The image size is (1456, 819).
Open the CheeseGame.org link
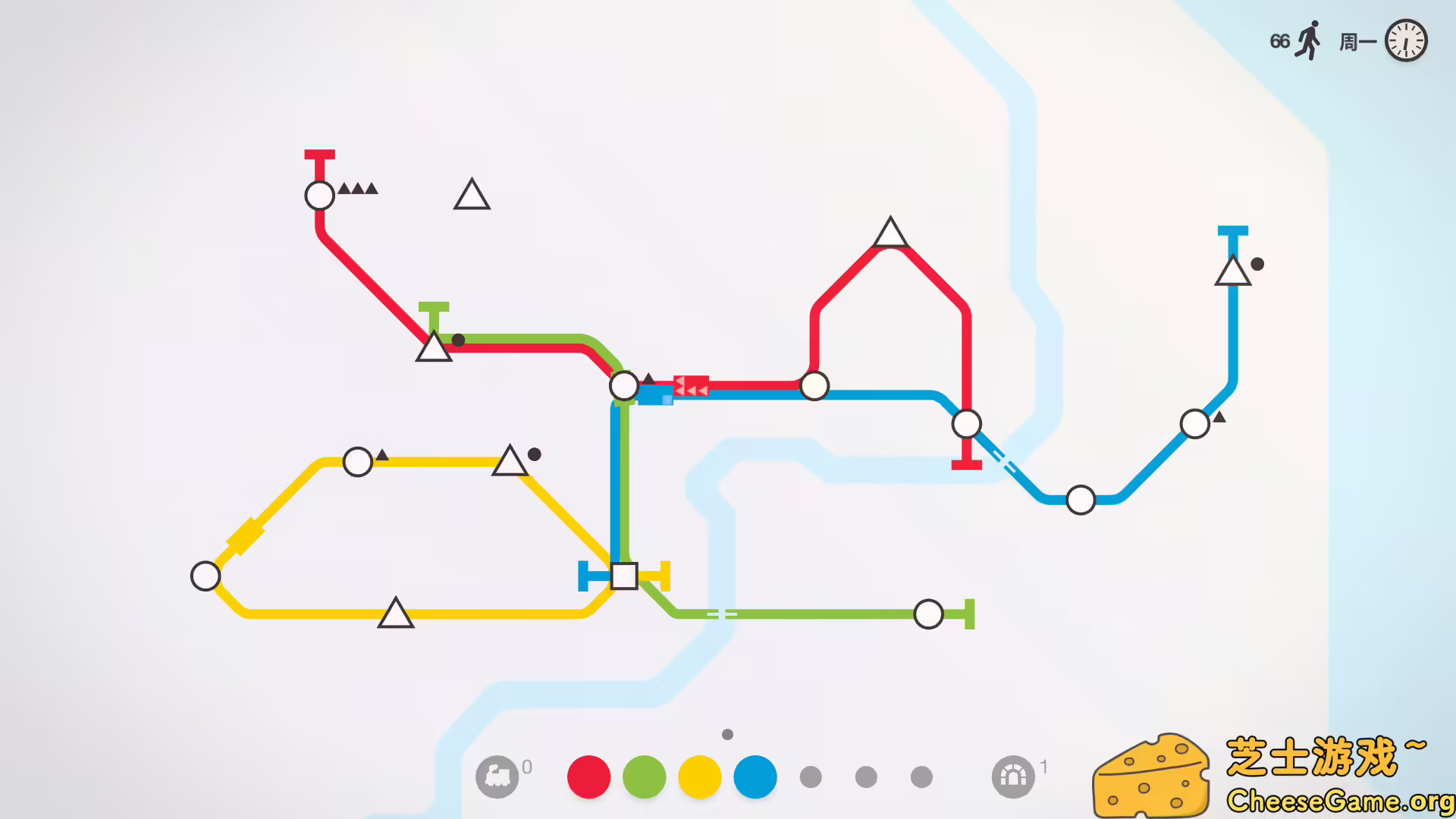coord(1345,799)
